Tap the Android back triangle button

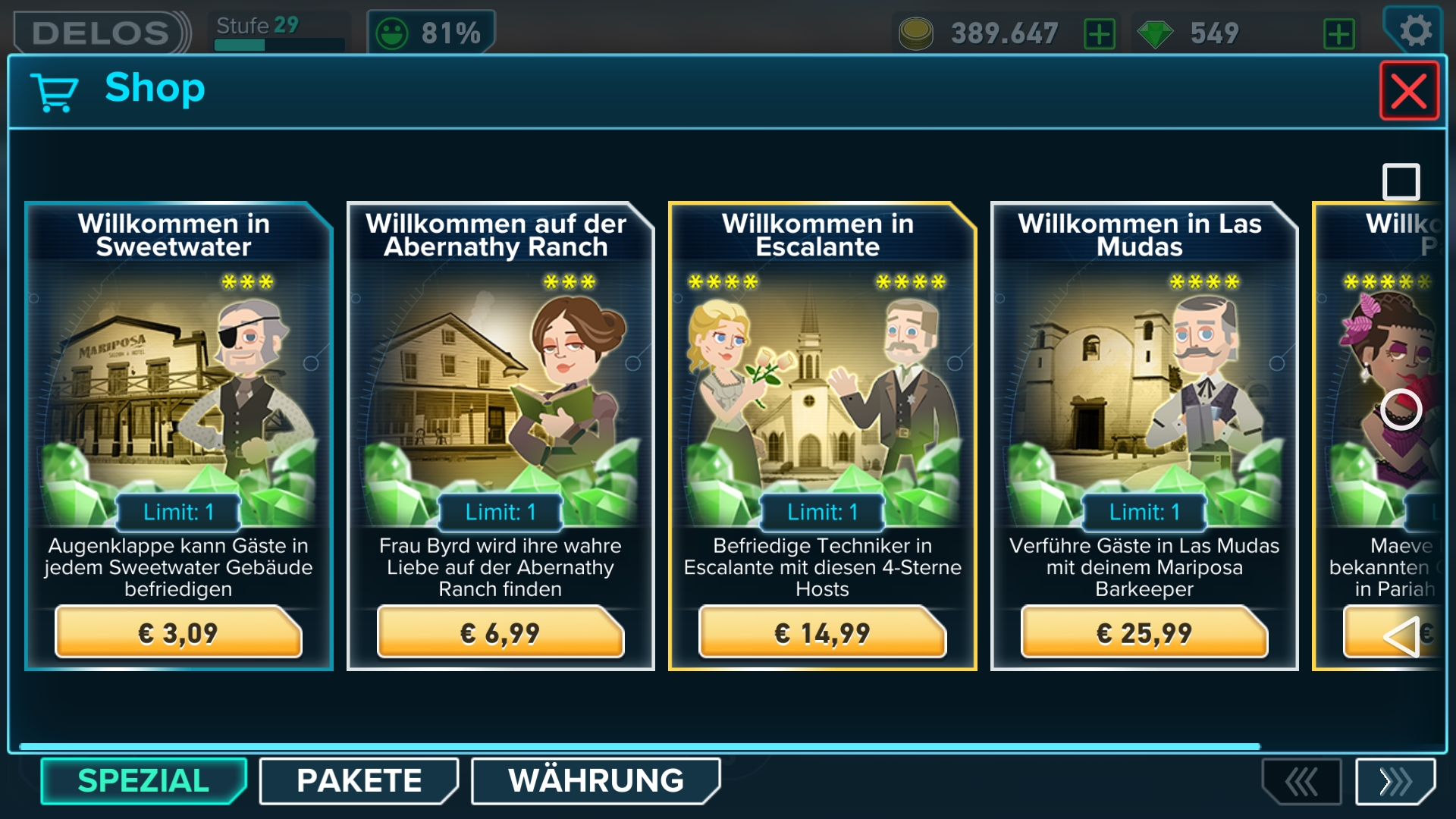1401,635
